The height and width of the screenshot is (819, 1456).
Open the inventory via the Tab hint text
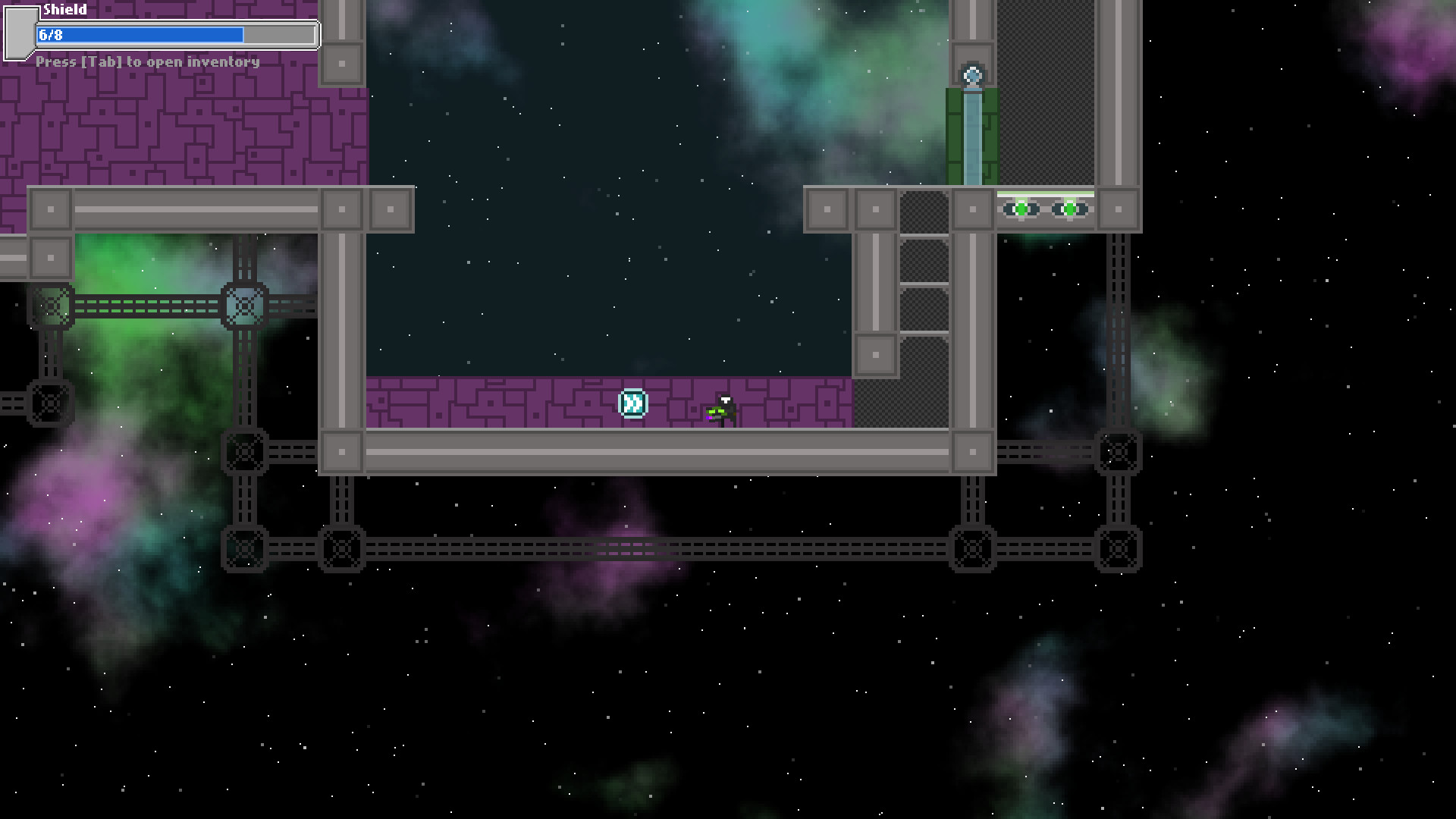149,61
